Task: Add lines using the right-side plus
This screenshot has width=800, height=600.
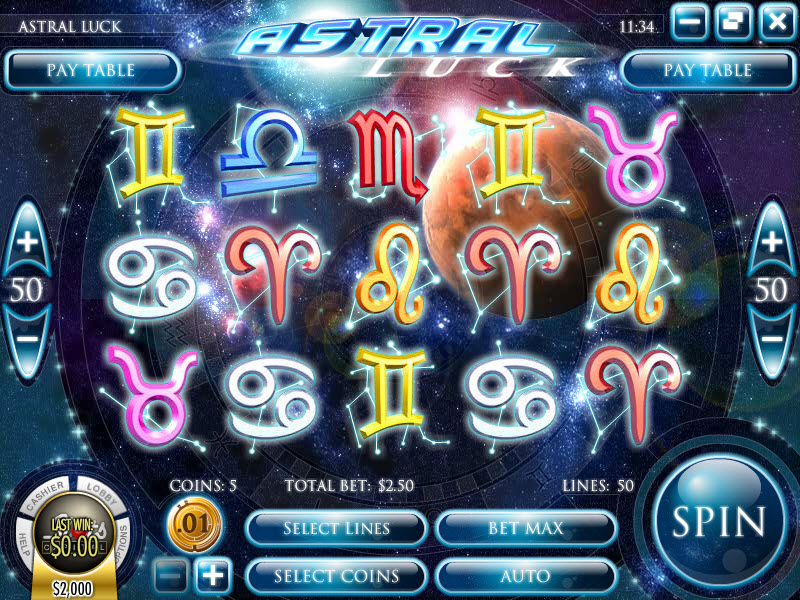Action: click(x=772, y=241)
